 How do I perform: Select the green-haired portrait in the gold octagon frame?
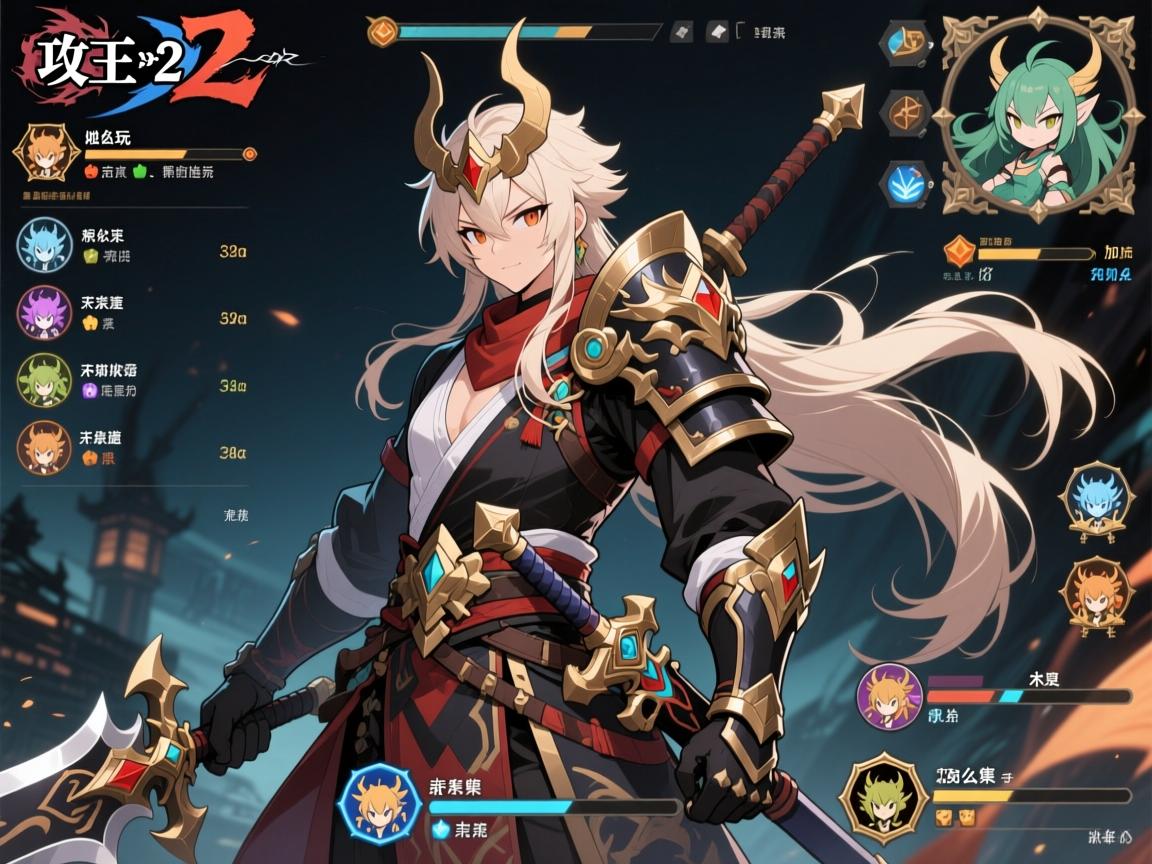tap(882, 797)
